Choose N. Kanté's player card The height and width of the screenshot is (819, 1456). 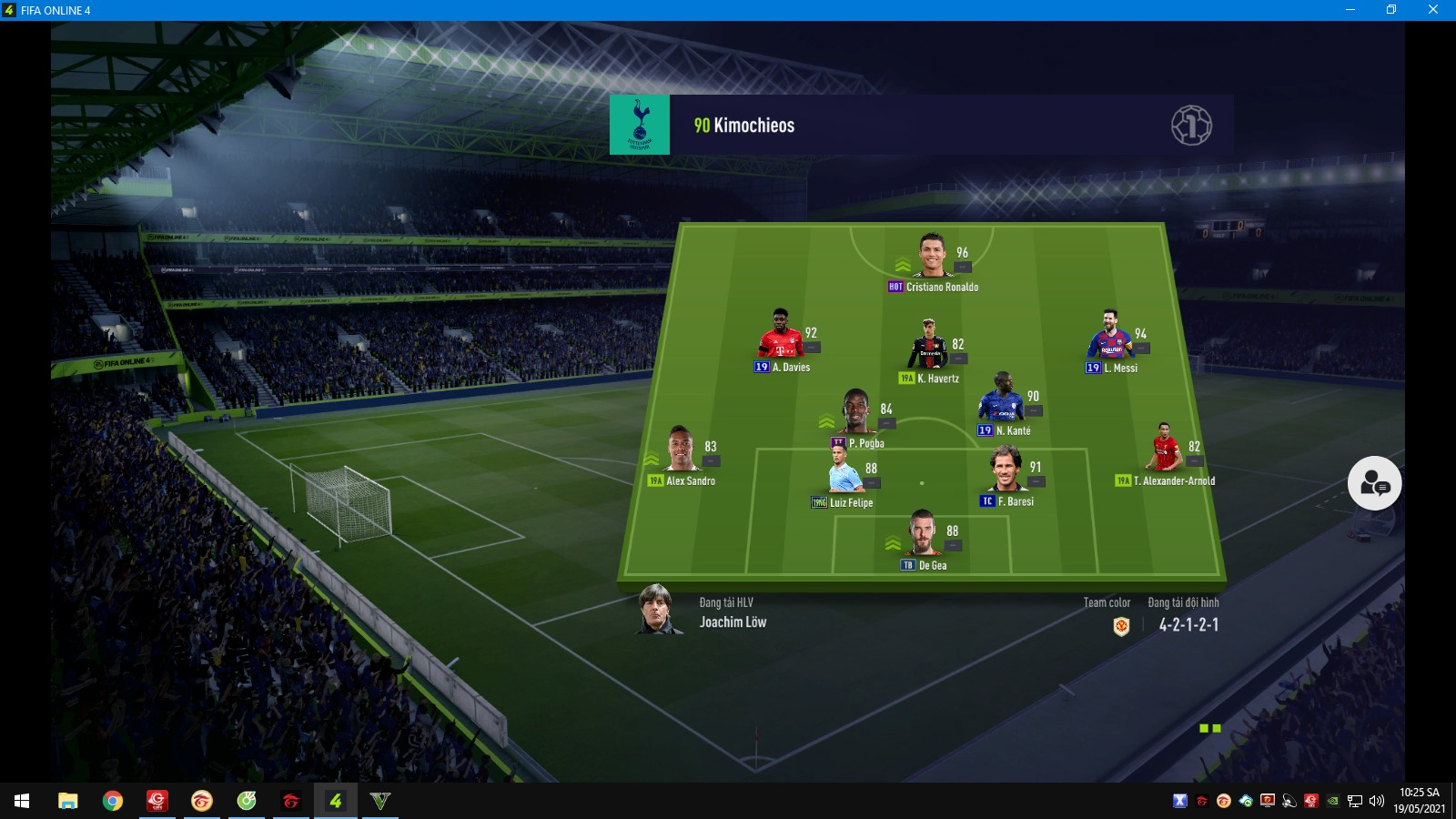[1002, 398]
